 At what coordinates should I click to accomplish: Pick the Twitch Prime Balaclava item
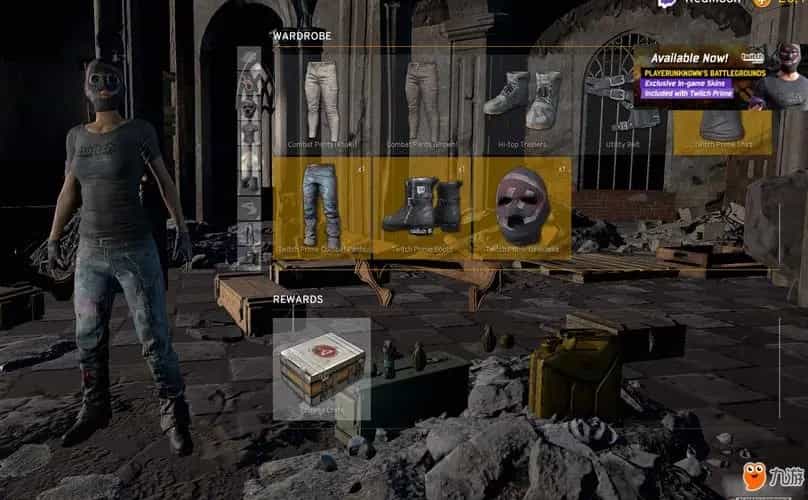click(x=522, y=207)
